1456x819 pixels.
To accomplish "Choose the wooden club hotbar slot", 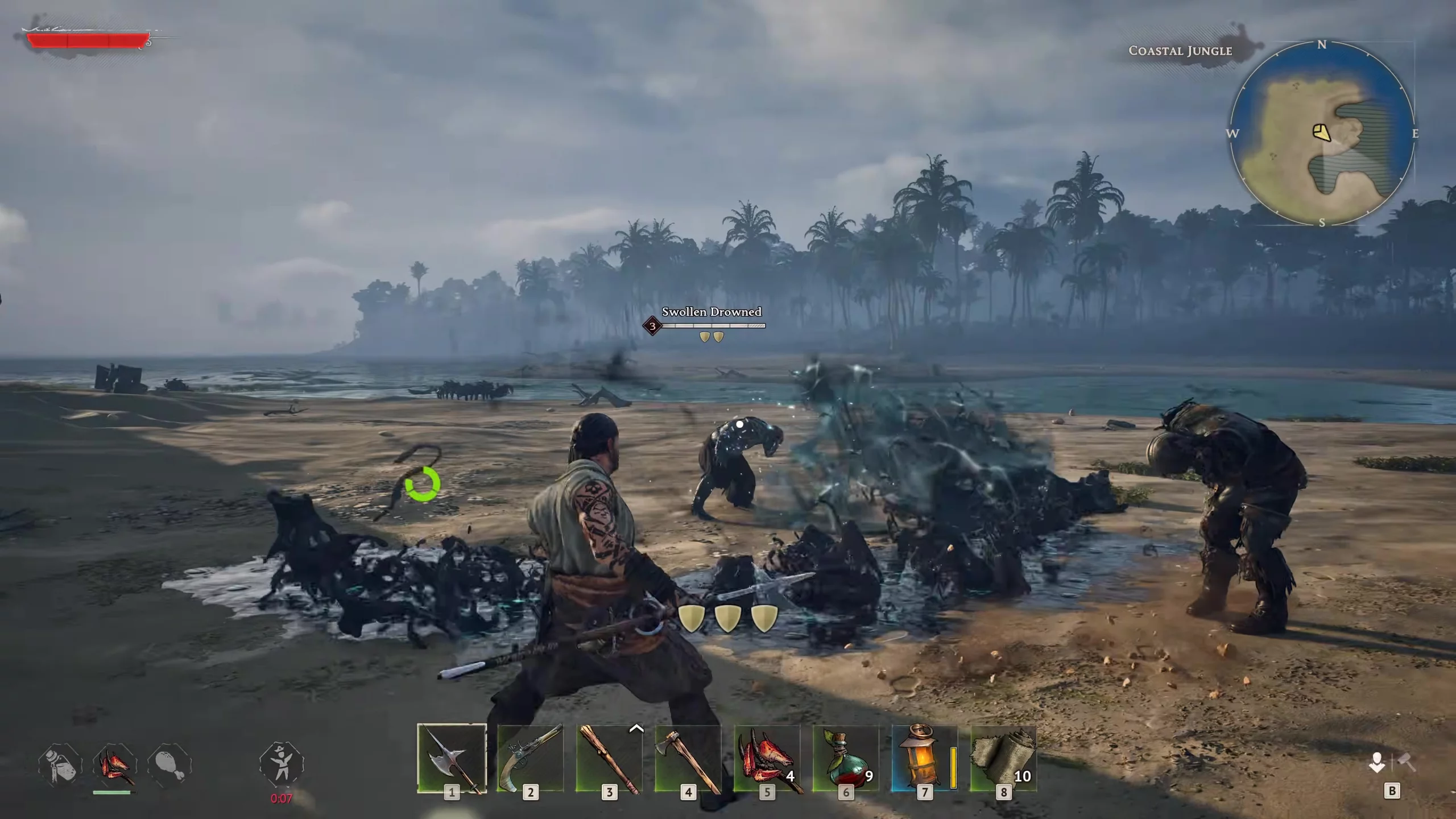I will (x=609, y=758).
